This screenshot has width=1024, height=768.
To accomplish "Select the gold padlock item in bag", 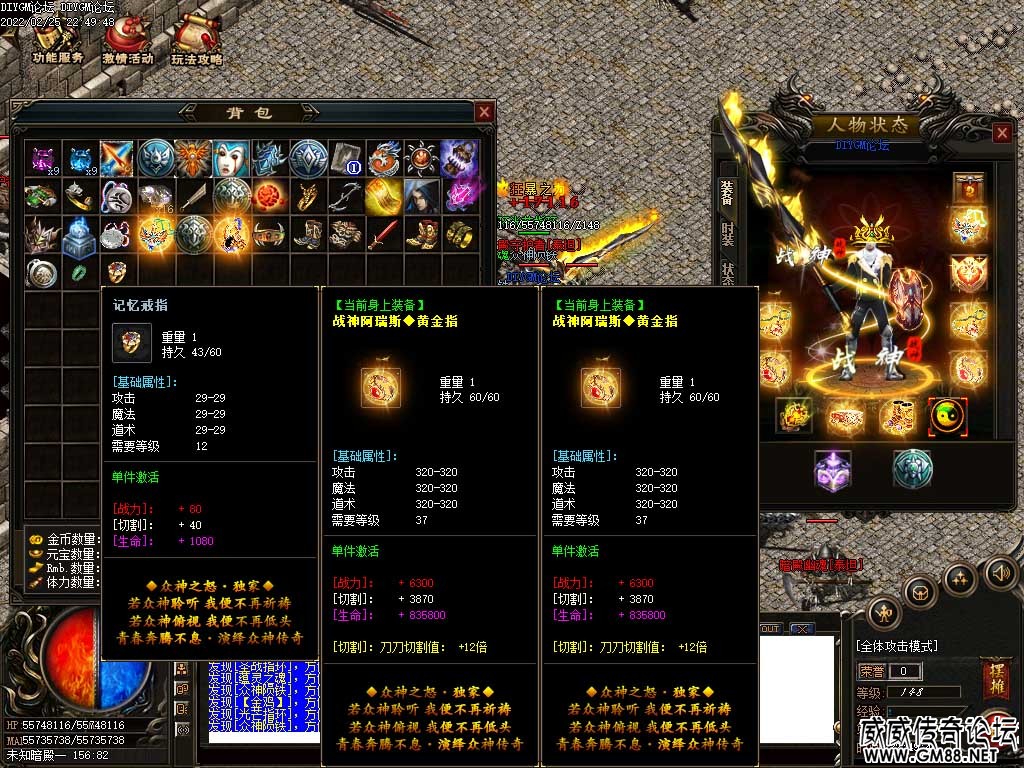I will (459, 158).
